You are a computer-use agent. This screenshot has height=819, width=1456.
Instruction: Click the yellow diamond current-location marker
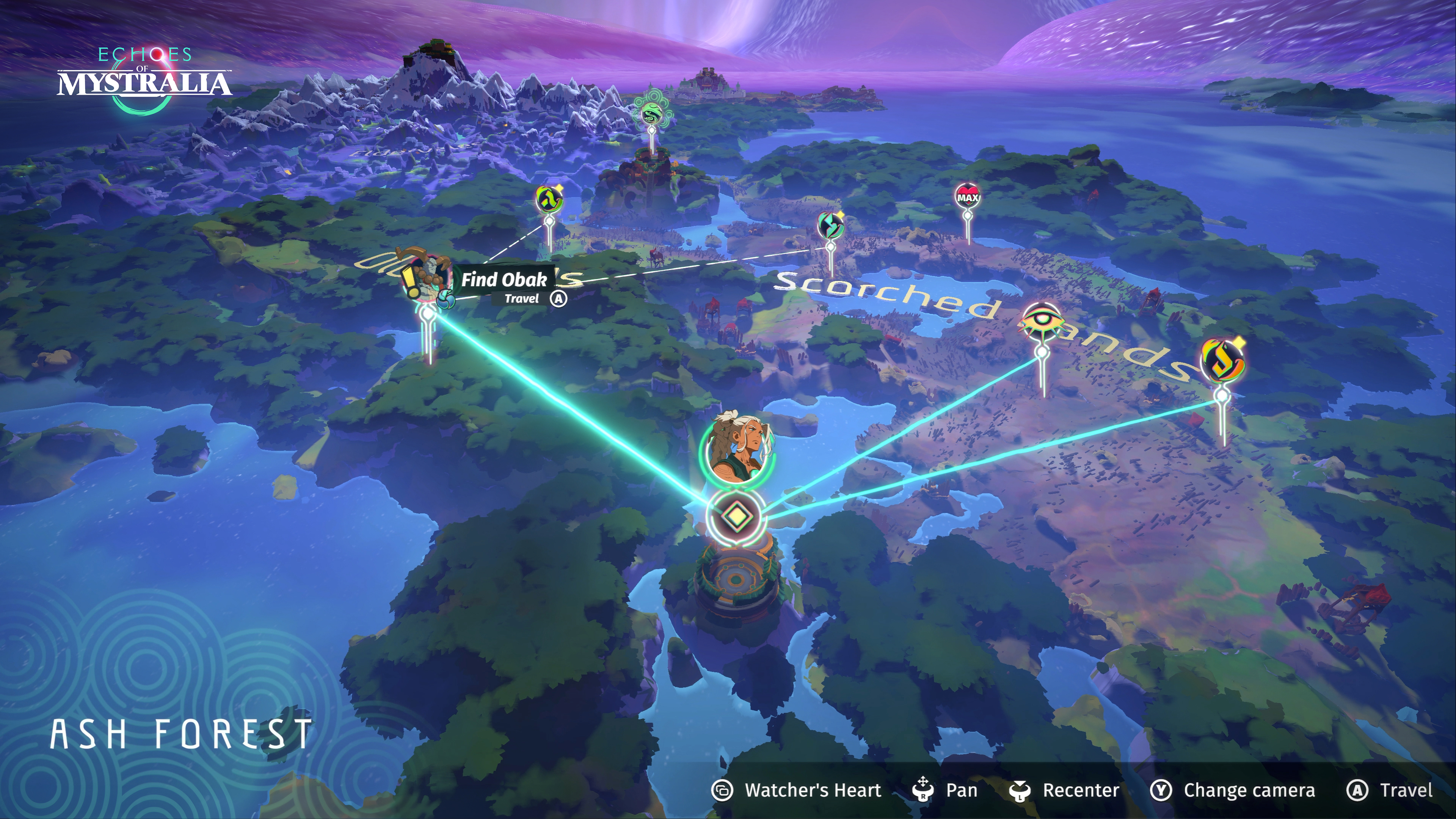tap(735, 516)
